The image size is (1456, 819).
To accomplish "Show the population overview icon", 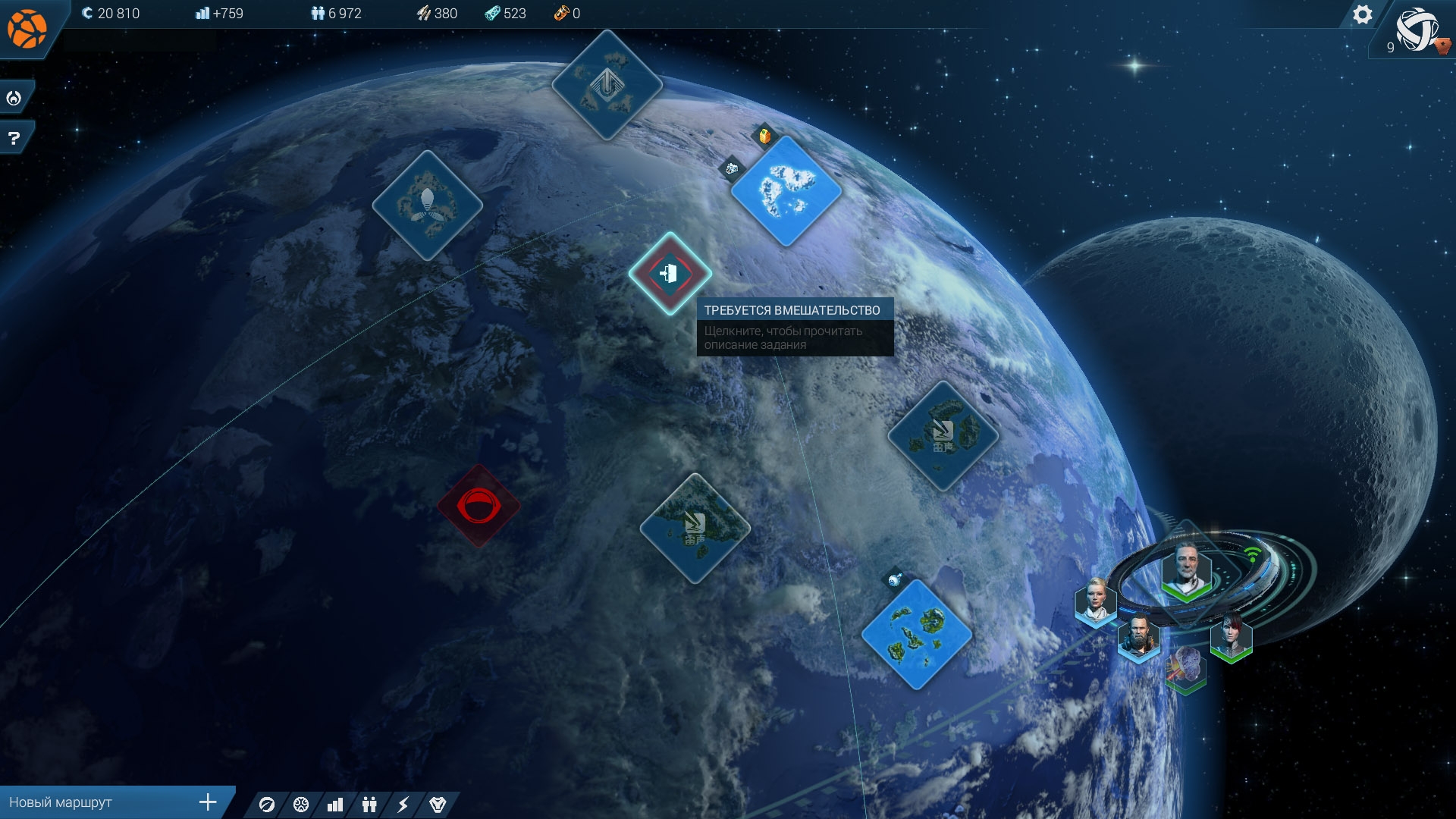I will coord(369,805).
